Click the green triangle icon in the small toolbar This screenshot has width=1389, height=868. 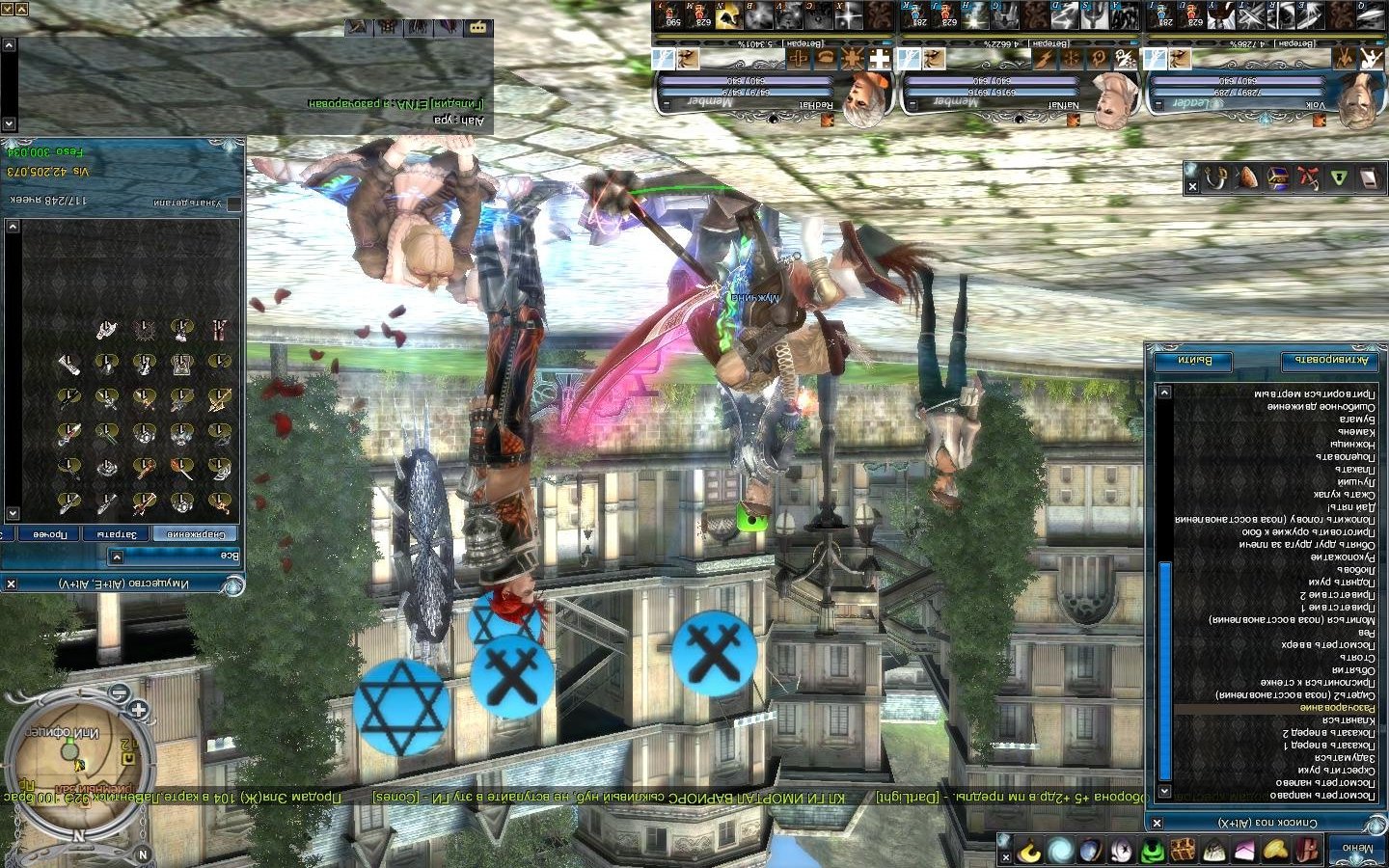[x=1338, y=177]
